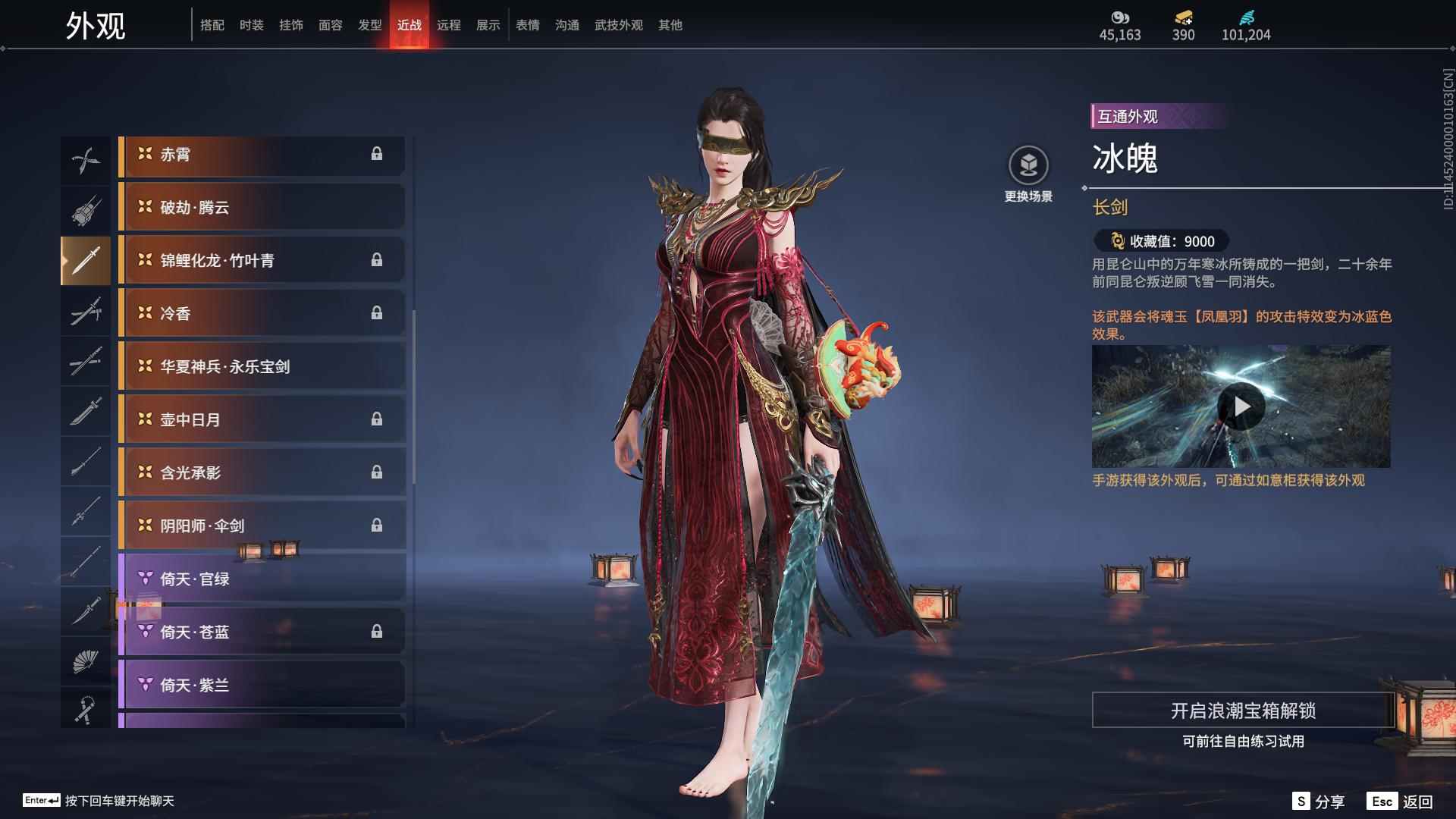The height and width of the screenshot is (819, 1456).
Task: Open the 分享 share option
Action: tap(1318, 802)
